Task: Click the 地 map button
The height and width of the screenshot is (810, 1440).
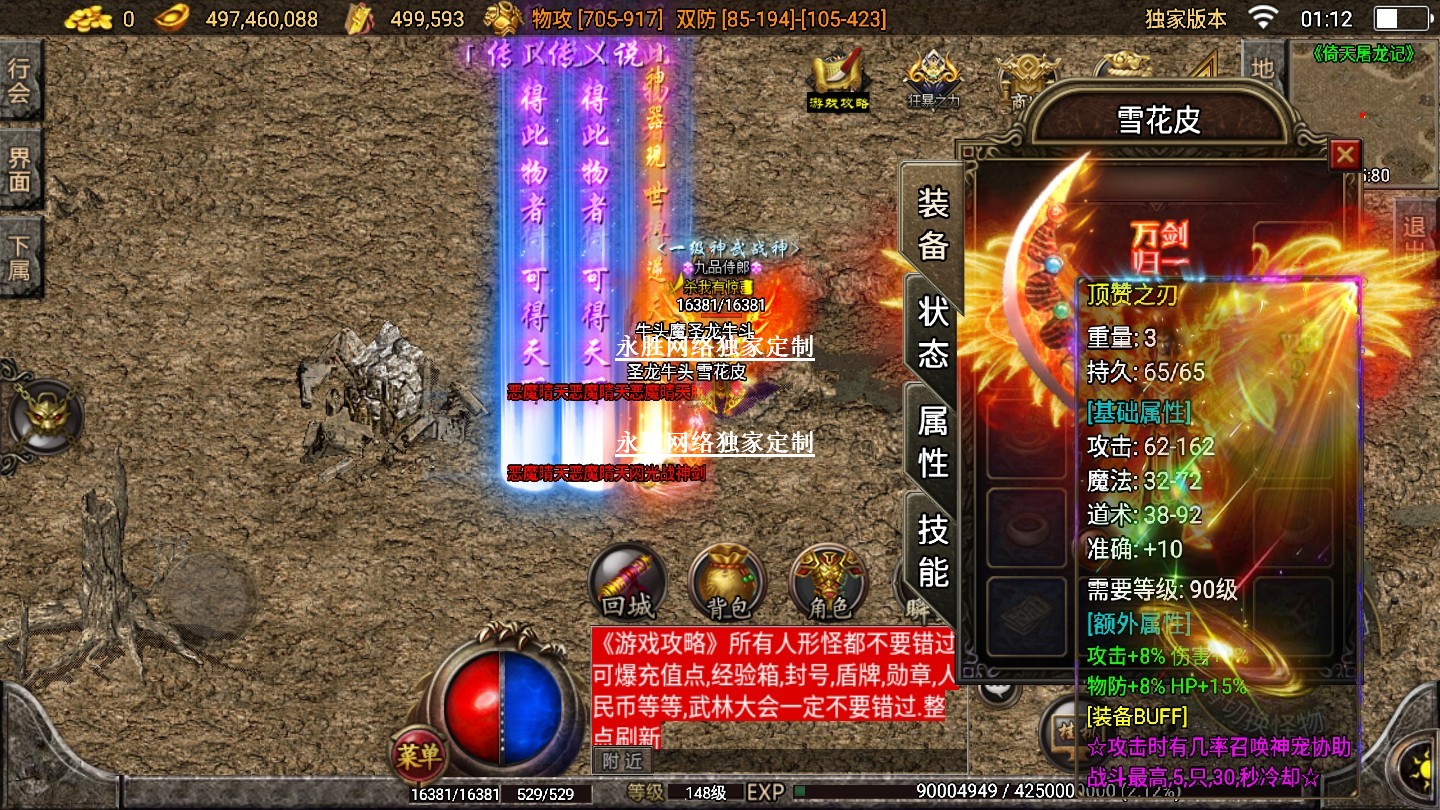Action: [1263, 68]
